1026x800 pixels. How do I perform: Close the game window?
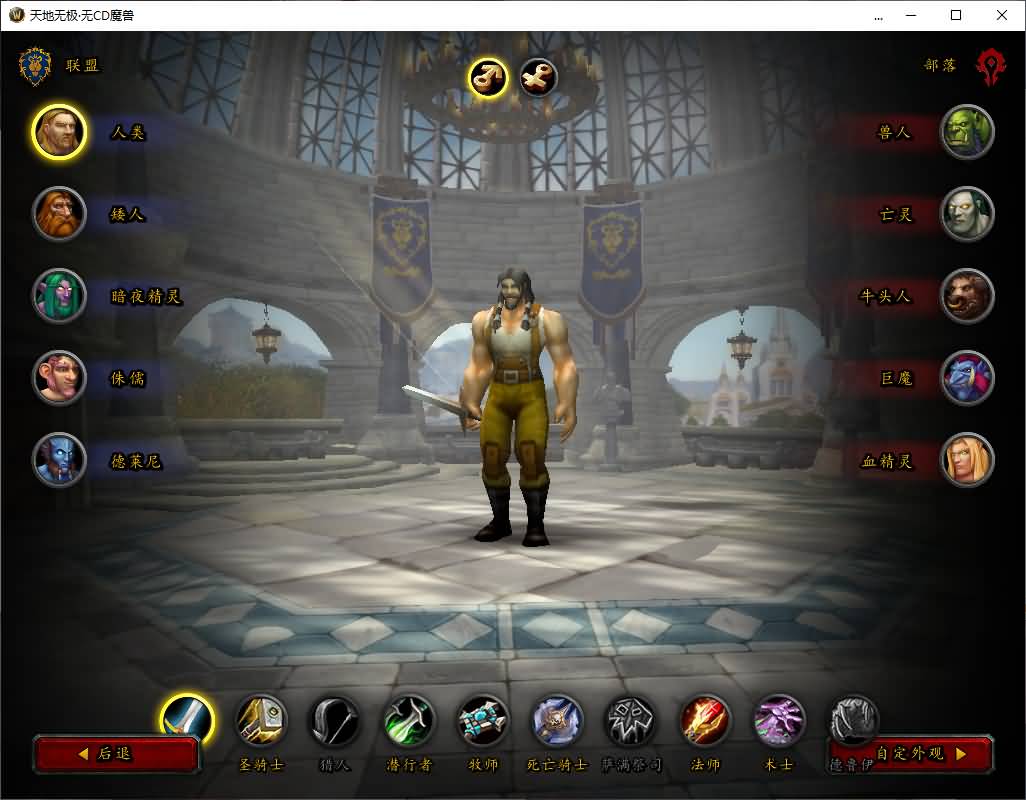pos(1002,15)
